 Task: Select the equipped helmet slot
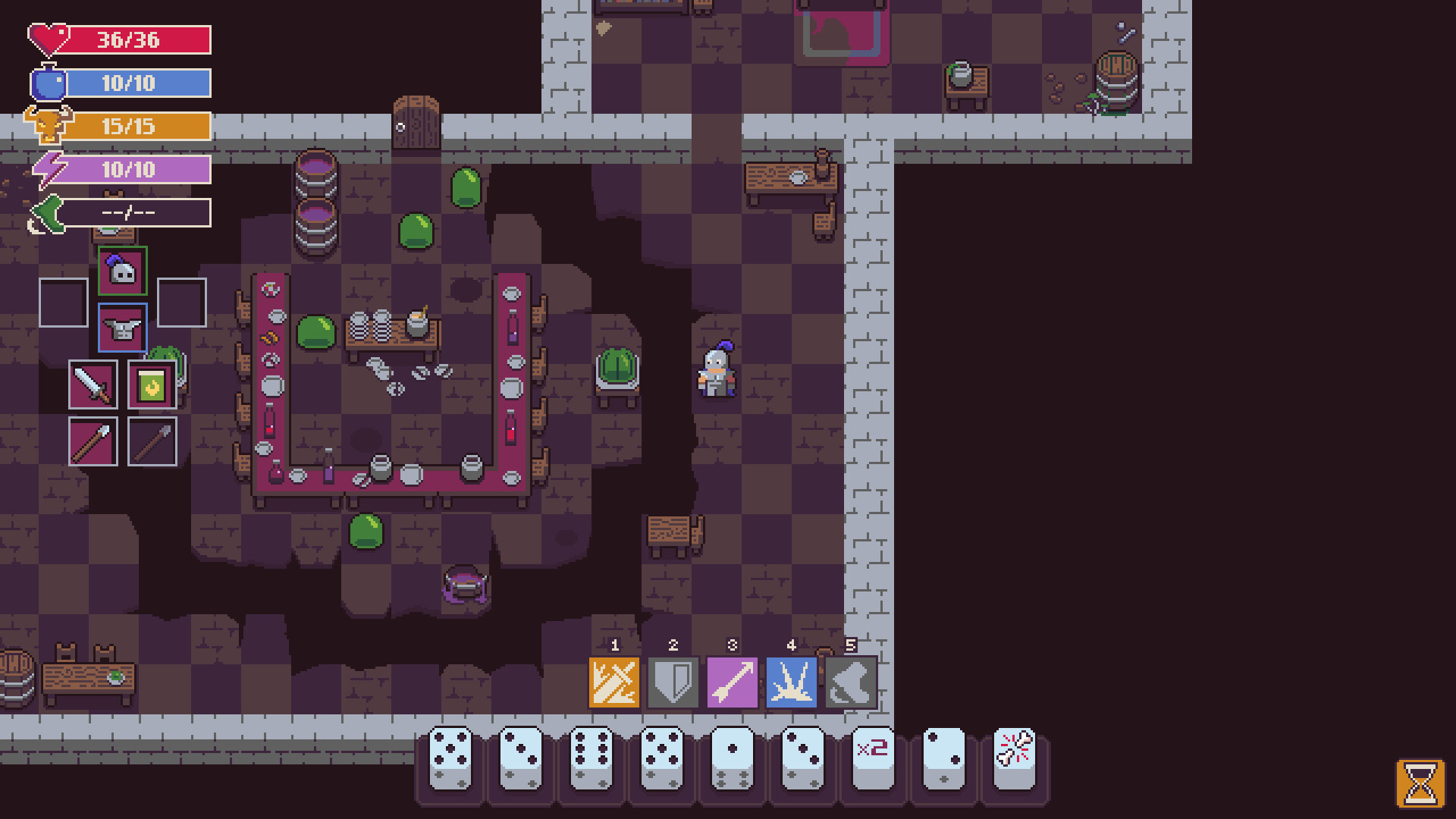coord(121,271)
